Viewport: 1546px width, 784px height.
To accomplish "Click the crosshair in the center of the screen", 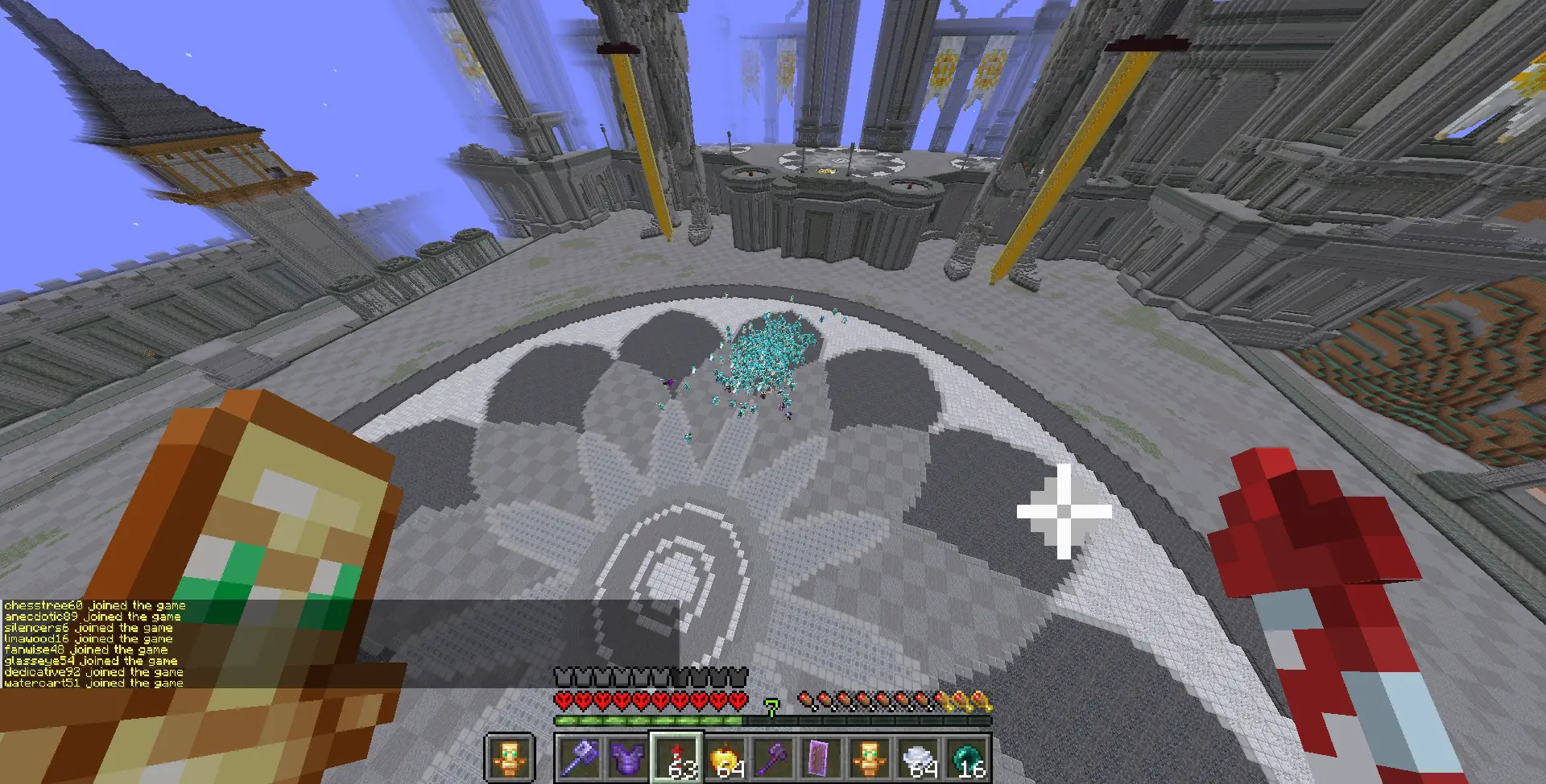I will click(x=1064, y=512).
